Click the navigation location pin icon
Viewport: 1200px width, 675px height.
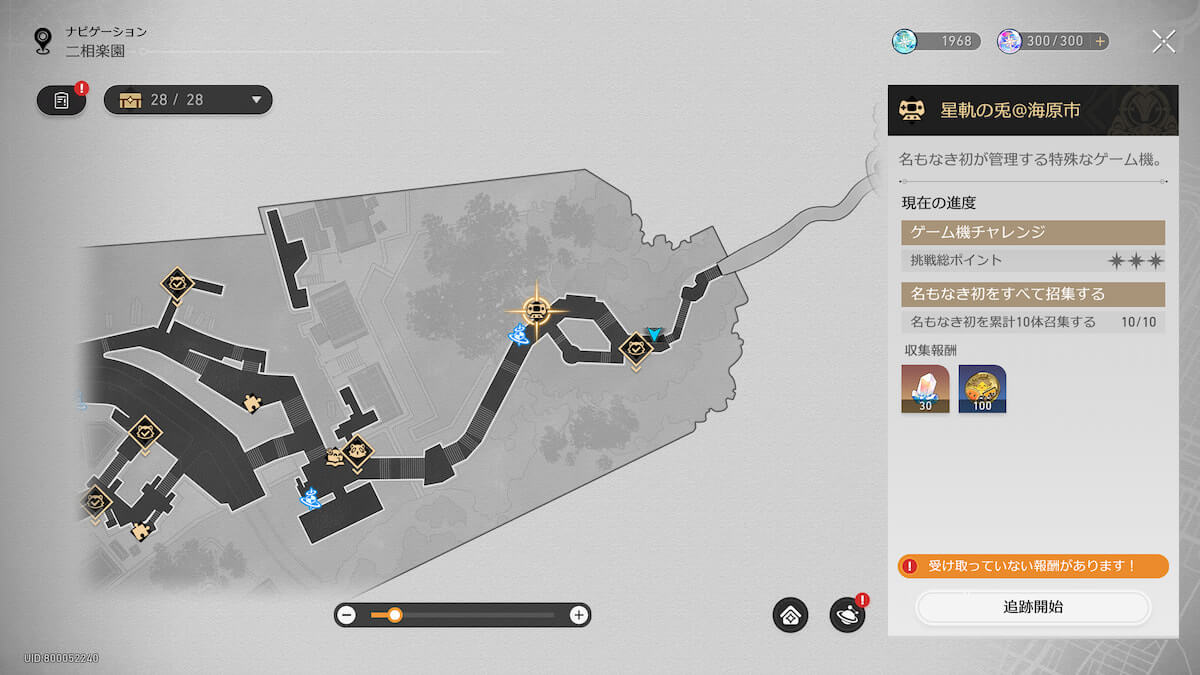(x=43, y=40)
